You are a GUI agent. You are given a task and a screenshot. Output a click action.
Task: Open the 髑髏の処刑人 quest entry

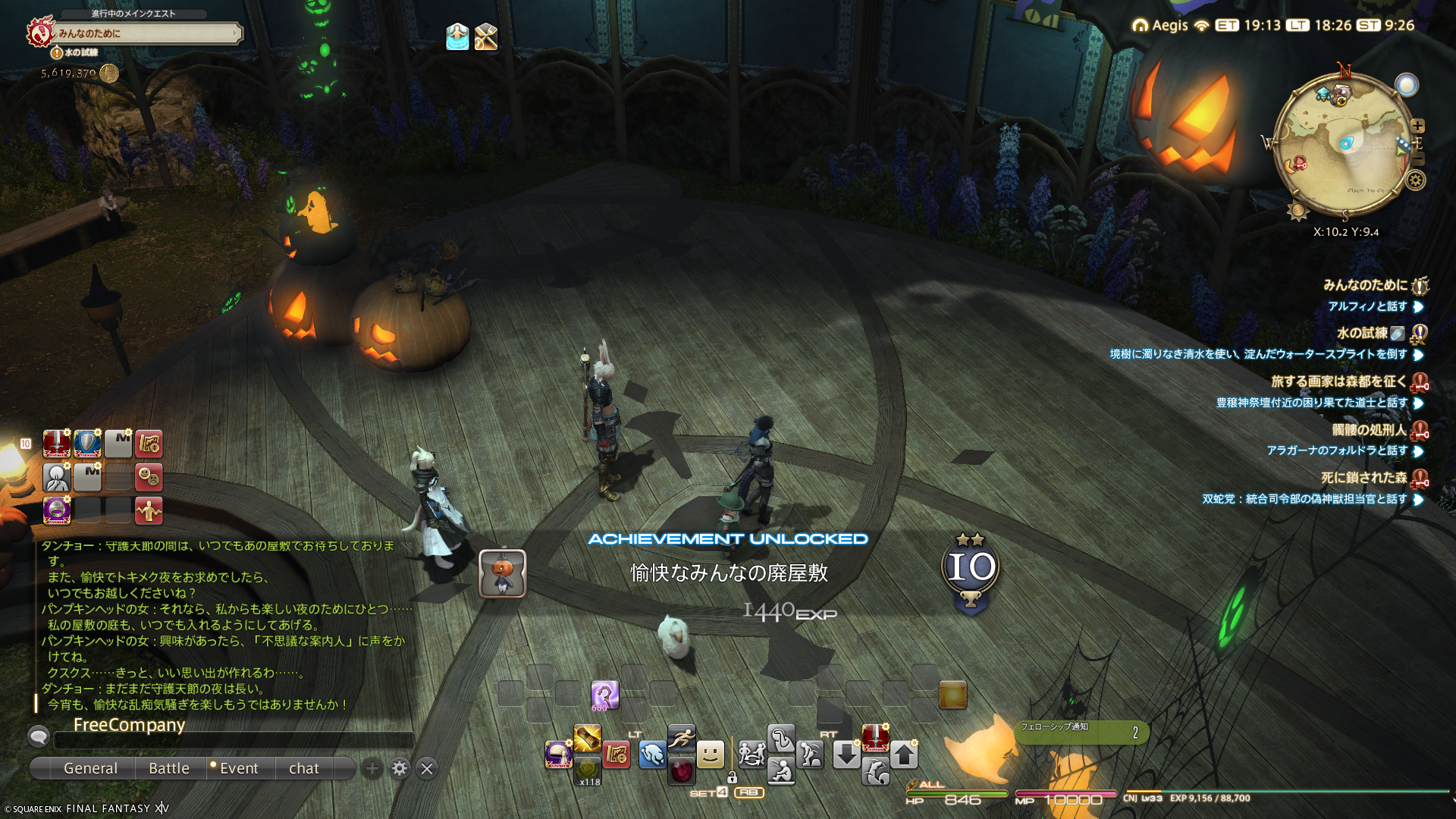(x=1369, y=430)
